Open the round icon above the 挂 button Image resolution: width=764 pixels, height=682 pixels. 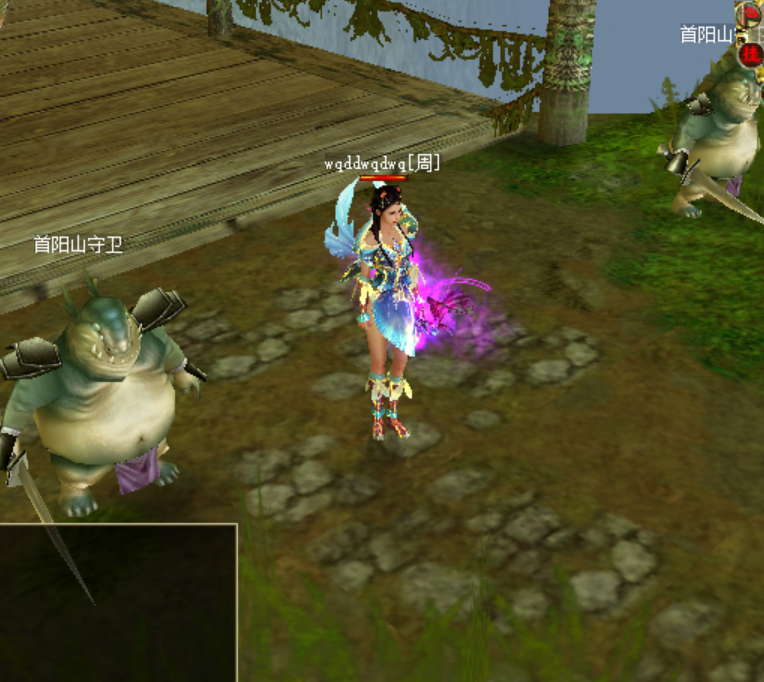tap(749, 15)
